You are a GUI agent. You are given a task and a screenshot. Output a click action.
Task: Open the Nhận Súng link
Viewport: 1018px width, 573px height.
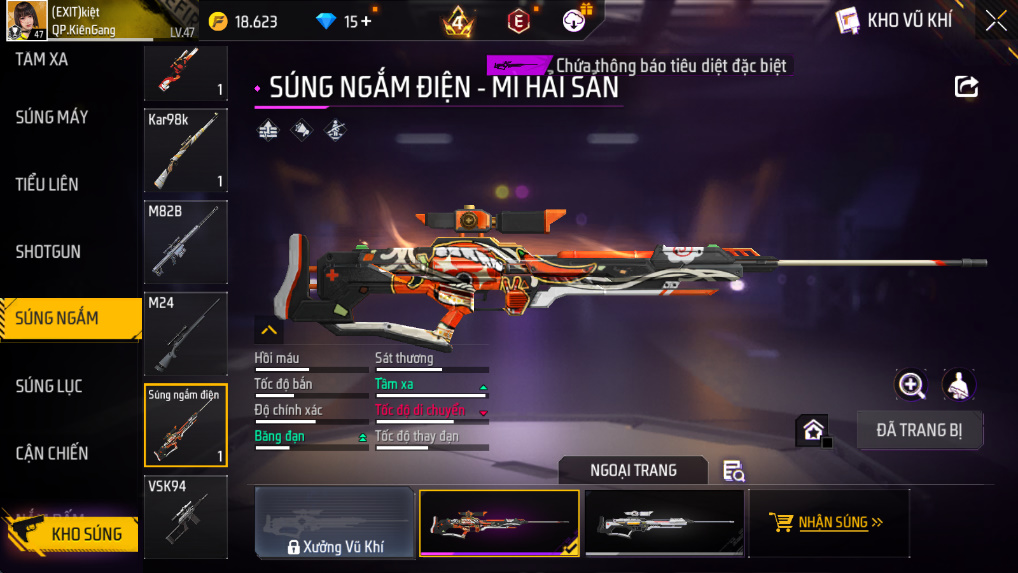[828, 522]
